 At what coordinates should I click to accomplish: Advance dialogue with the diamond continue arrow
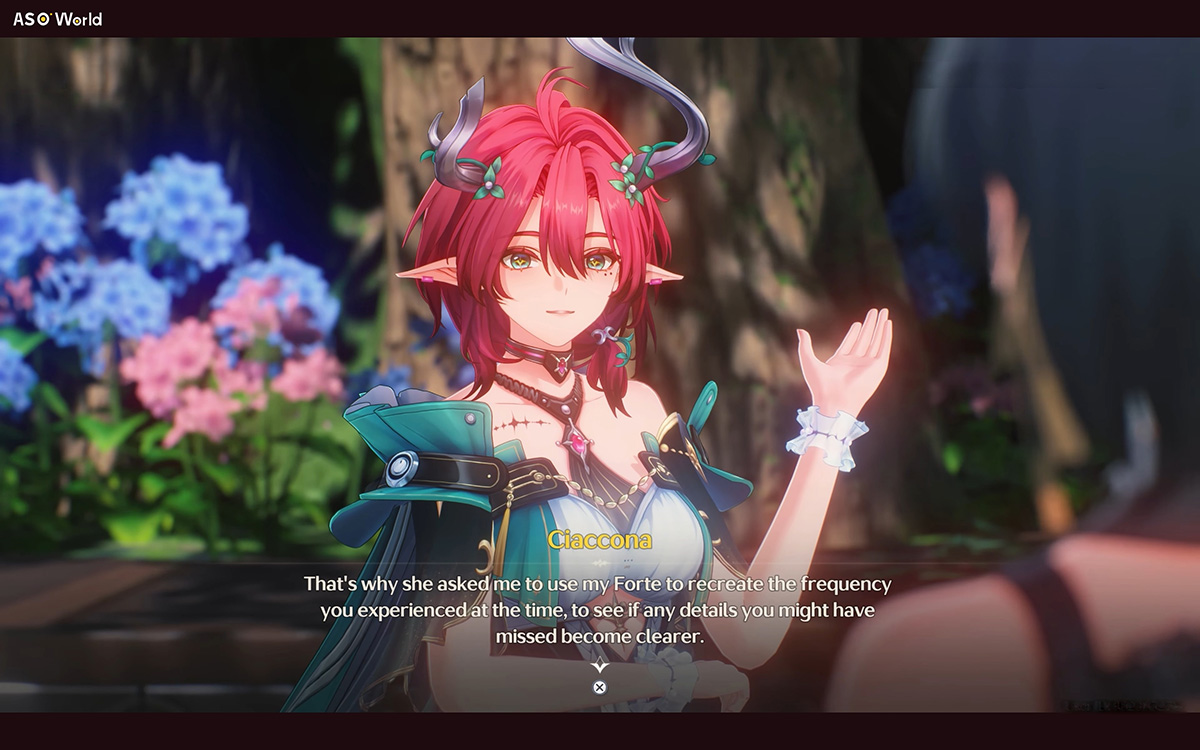[599, 665]
